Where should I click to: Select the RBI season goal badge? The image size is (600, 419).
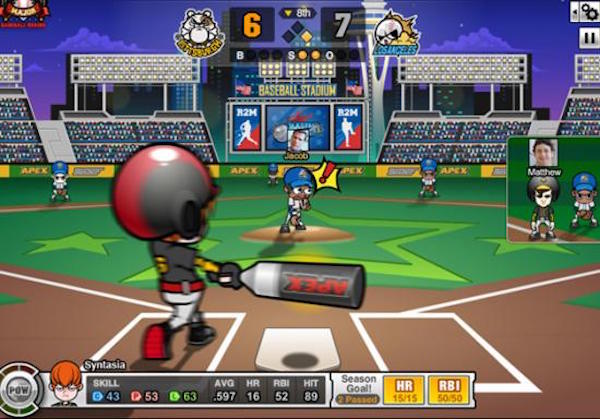pyautogui.click(x=453, y=389)
